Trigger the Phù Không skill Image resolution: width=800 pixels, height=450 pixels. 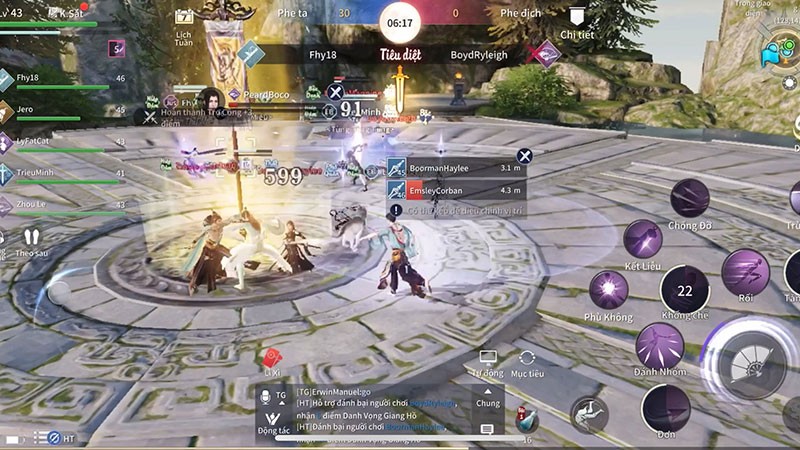608,290
